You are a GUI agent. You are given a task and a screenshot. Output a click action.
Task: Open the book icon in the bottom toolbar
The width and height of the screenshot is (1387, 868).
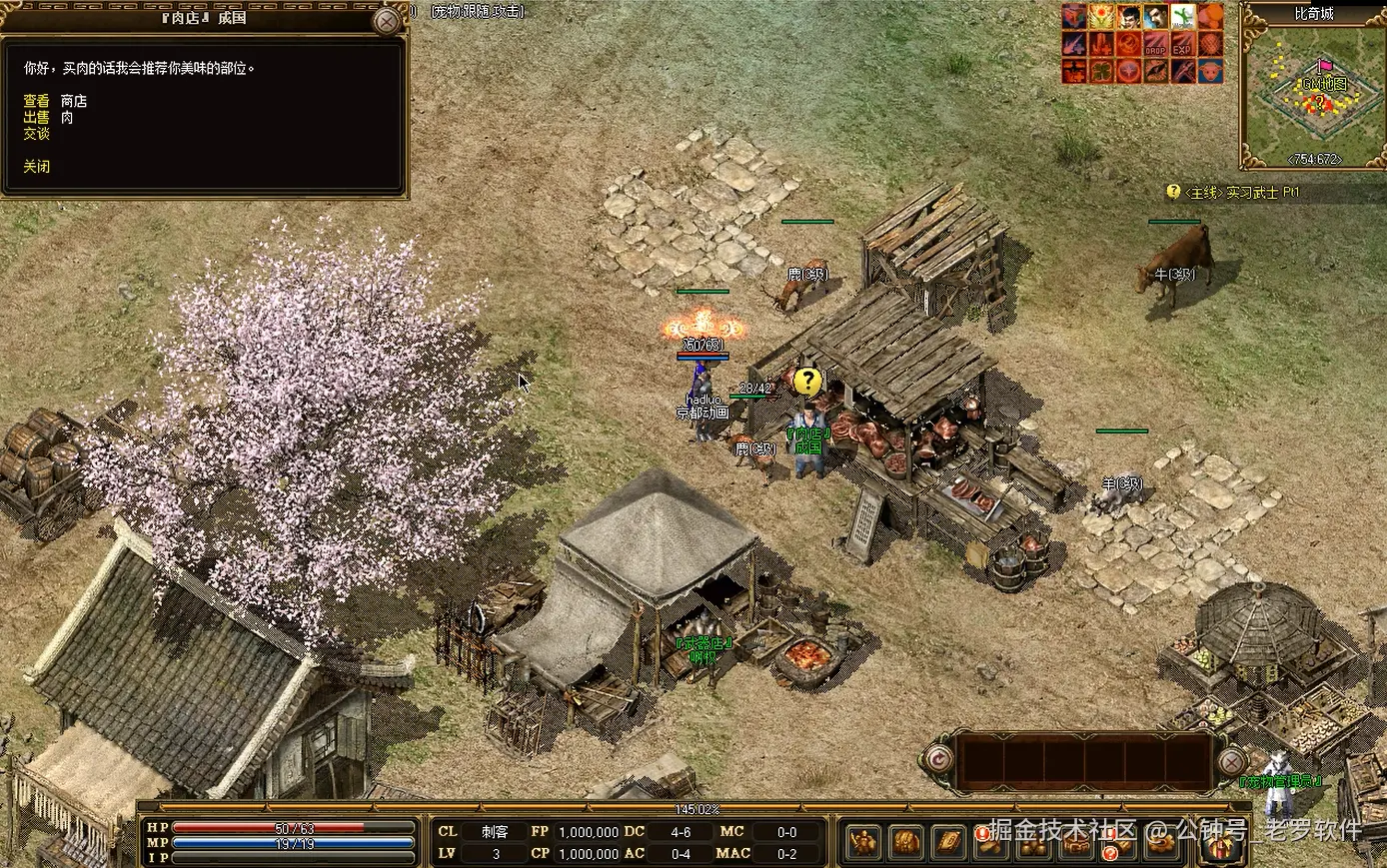[x=948, y=843]
